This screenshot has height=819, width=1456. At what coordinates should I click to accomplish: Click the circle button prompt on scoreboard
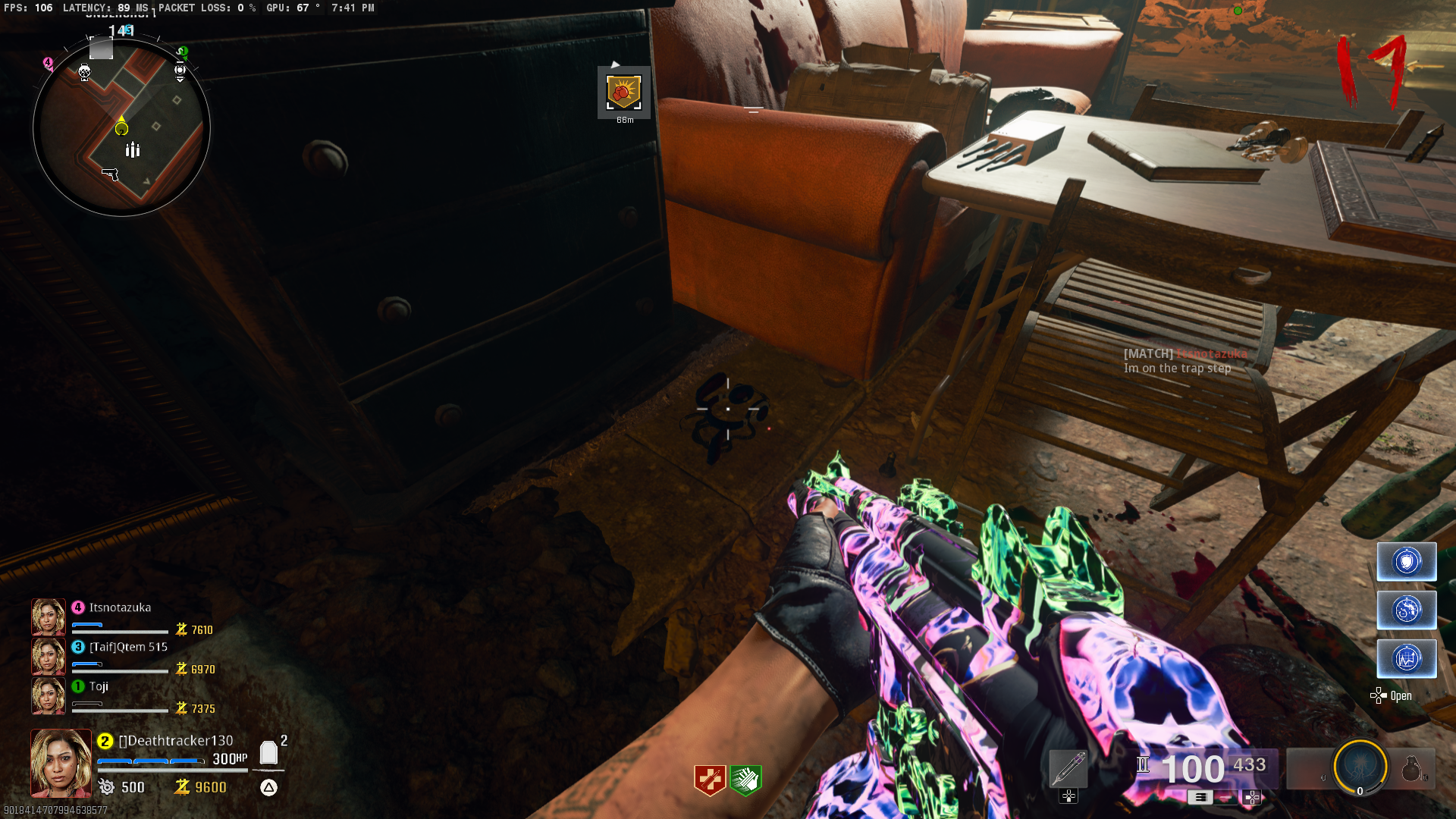pyautogui.click(x=269, y=786)
